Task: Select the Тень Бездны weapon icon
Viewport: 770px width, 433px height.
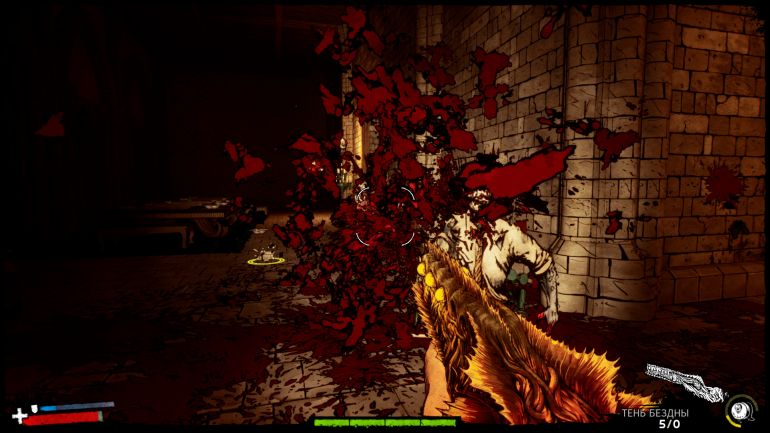Action: [x=683, y=382]
